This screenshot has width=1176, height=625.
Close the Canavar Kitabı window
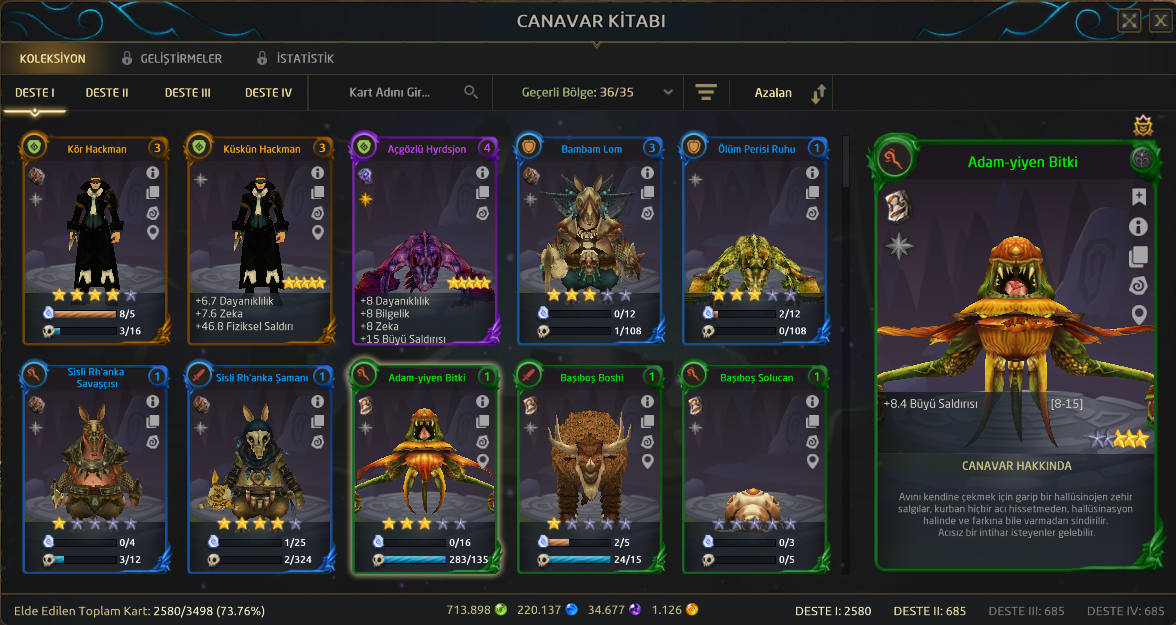tap(1158, 21)
